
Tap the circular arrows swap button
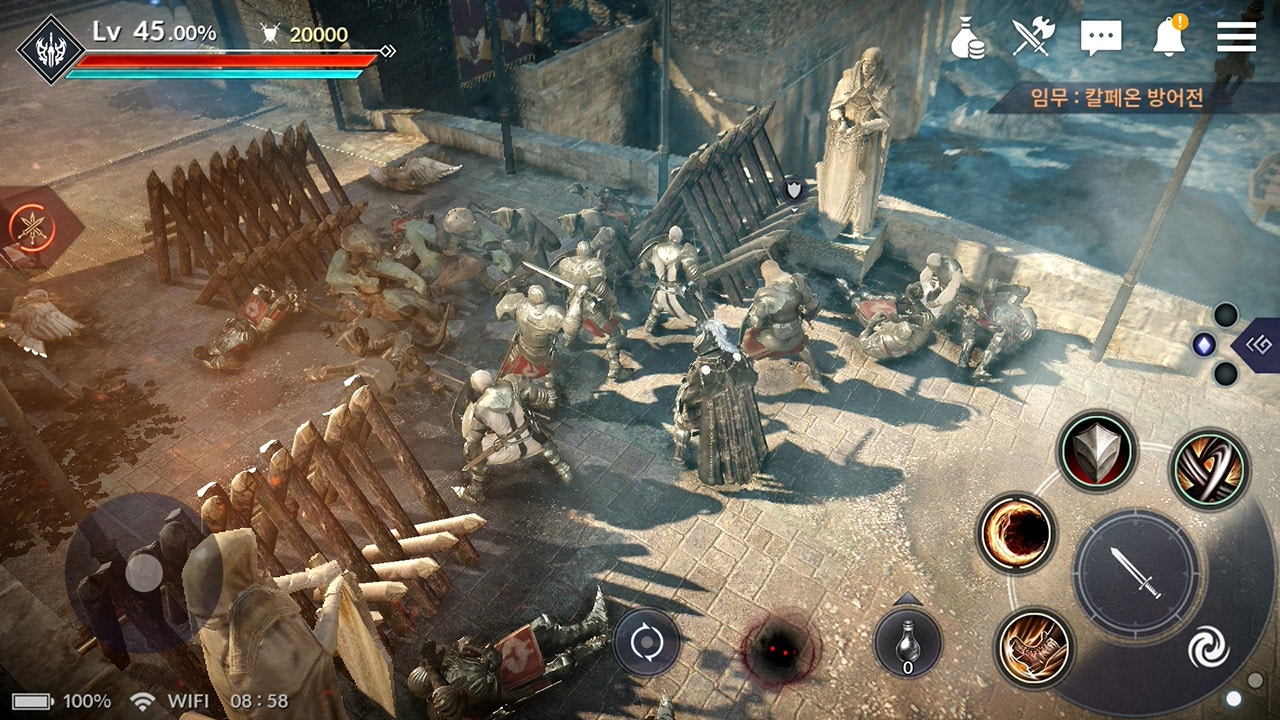[x=646, y=641]
